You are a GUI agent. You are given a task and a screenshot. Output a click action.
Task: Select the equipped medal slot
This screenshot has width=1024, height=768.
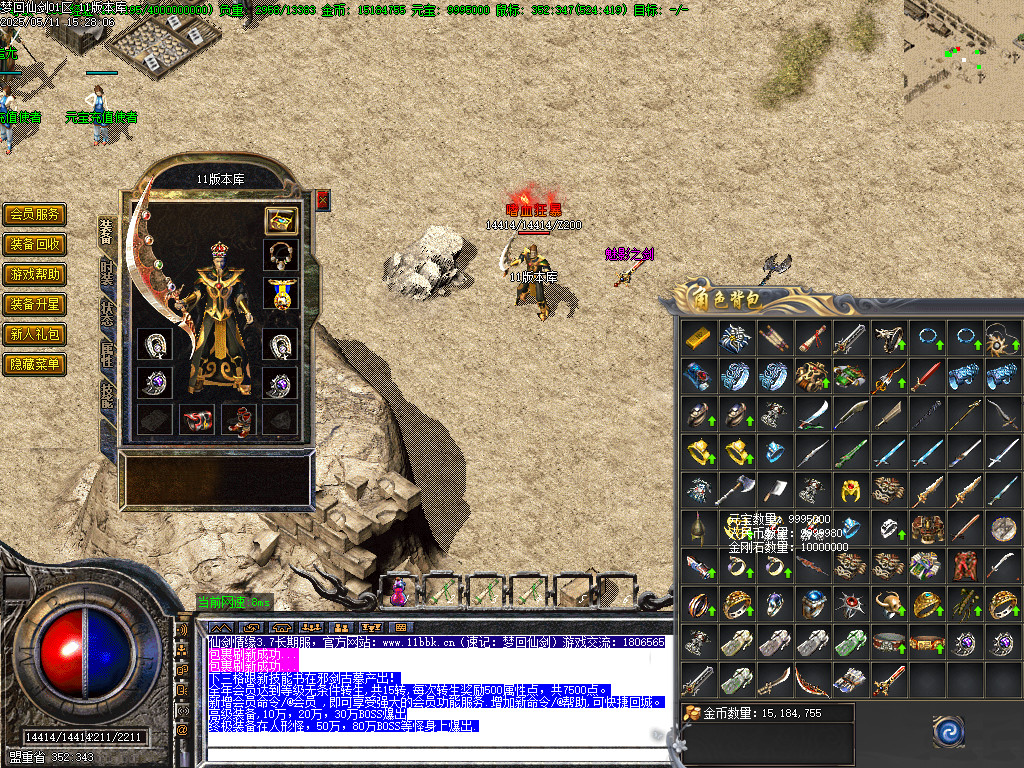point(281,293)
